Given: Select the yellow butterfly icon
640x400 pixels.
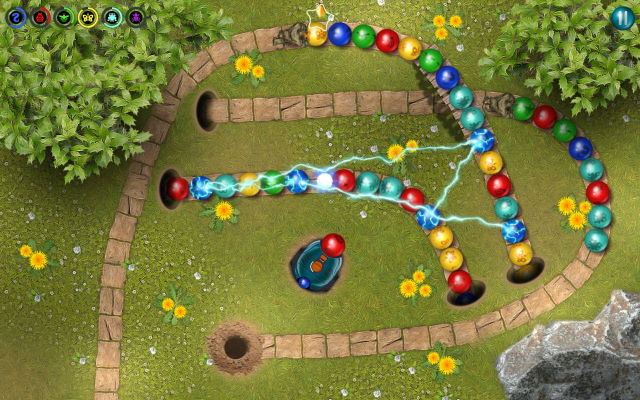Looking at the screenshot, I should 88,16.
